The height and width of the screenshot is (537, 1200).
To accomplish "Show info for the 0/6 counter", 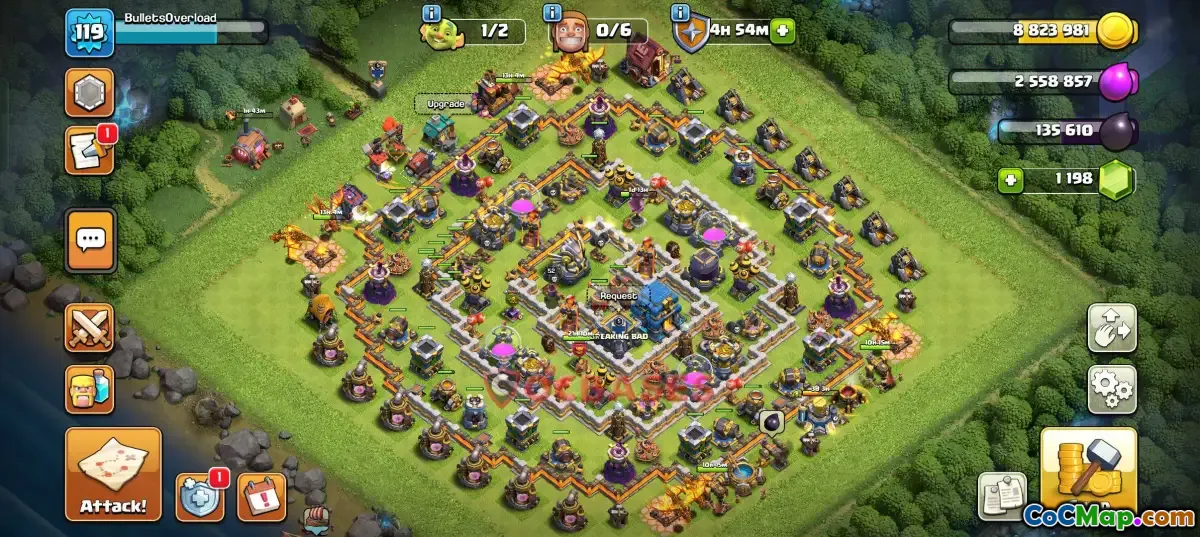I will pos(552,13).
